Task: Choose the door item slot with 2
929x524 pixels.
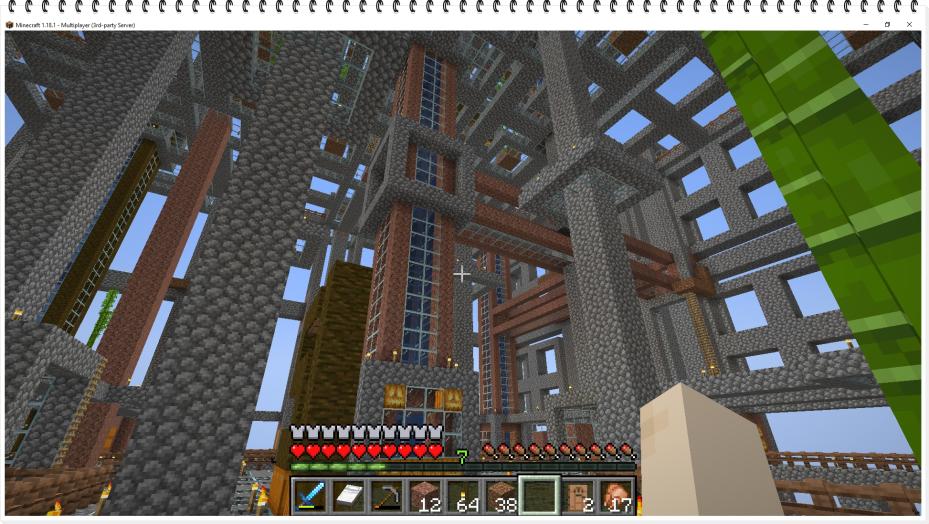Action: point(577,495)
